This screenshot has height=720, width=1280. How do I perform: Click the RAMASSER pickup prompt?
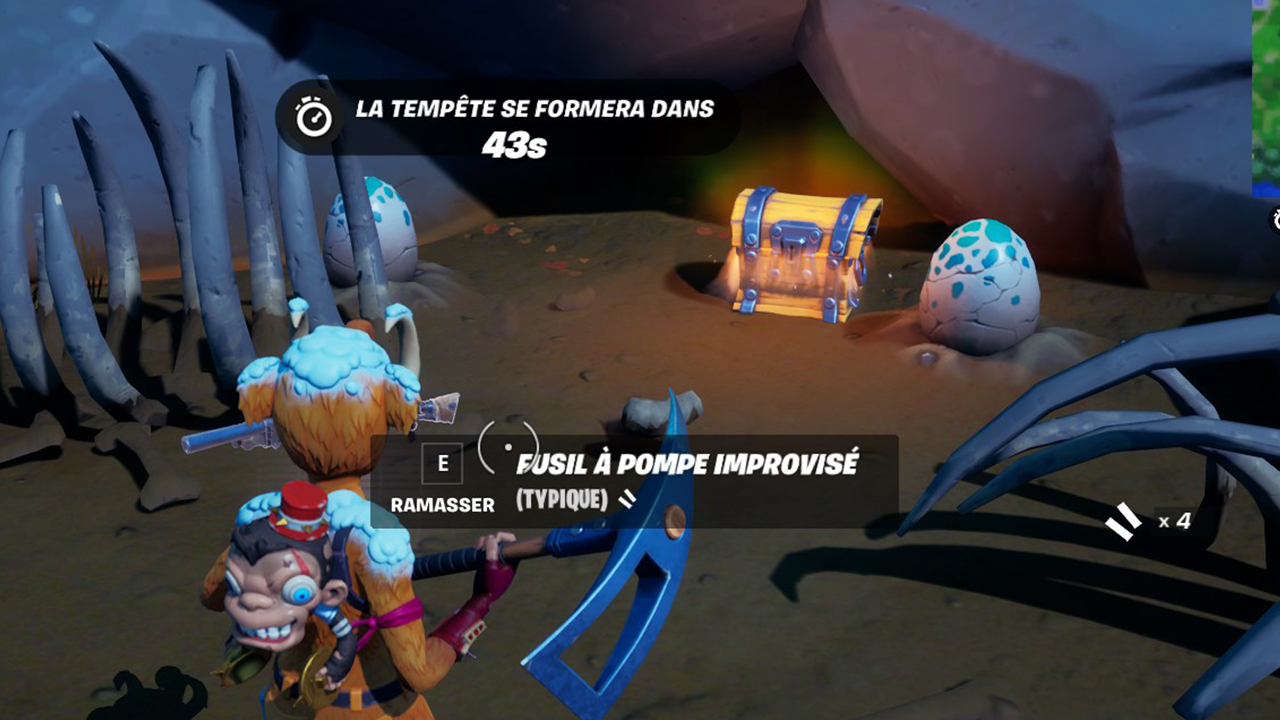pos(442,503)
